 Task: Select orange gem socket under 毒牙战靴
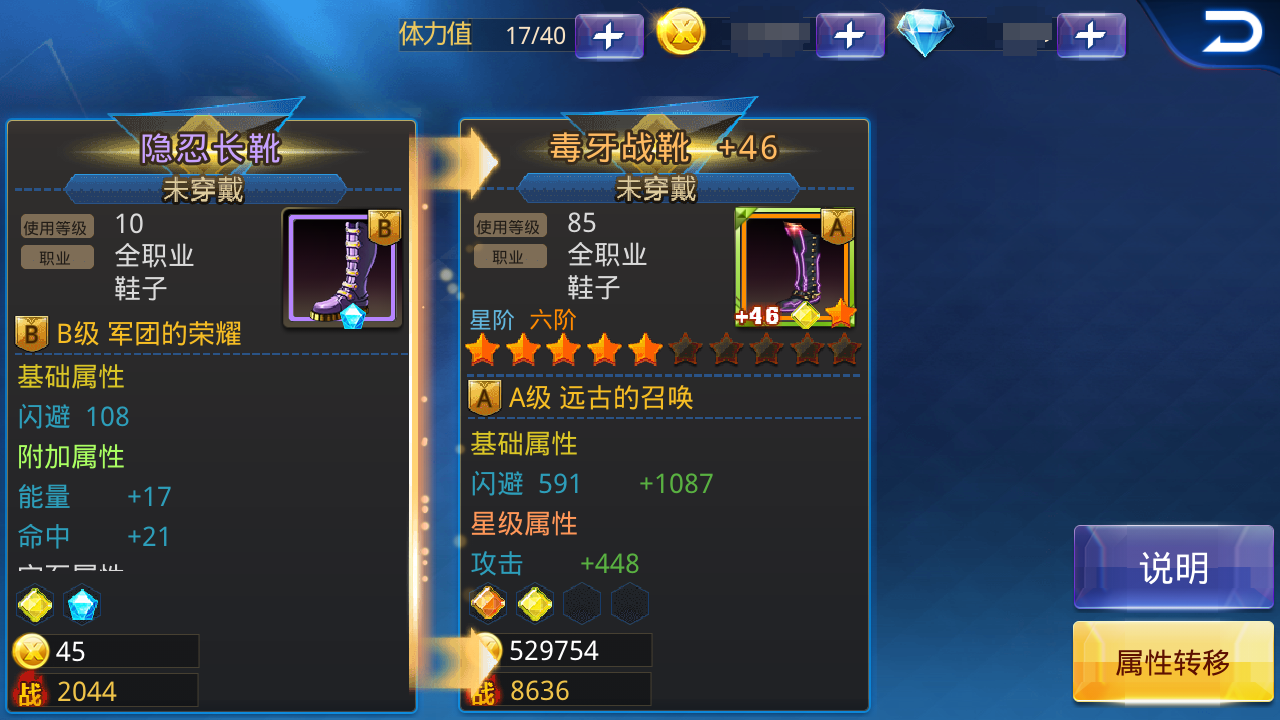click(x=489, y=604)
